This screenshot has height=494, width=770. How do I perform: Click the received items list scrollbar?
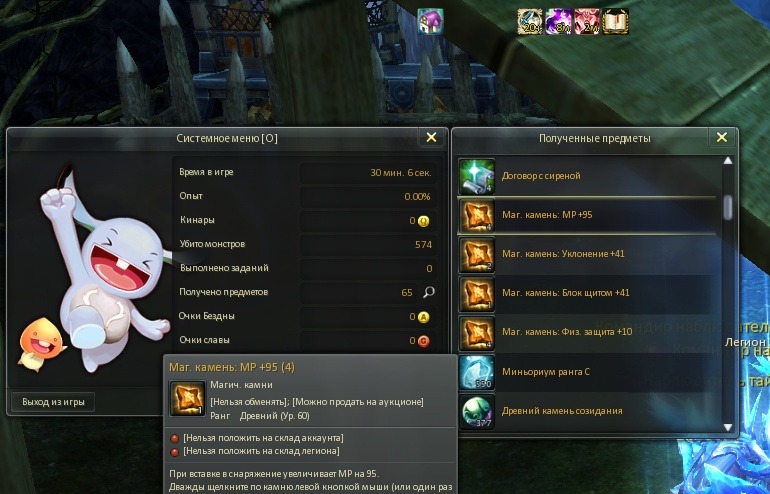coord(728,207)
